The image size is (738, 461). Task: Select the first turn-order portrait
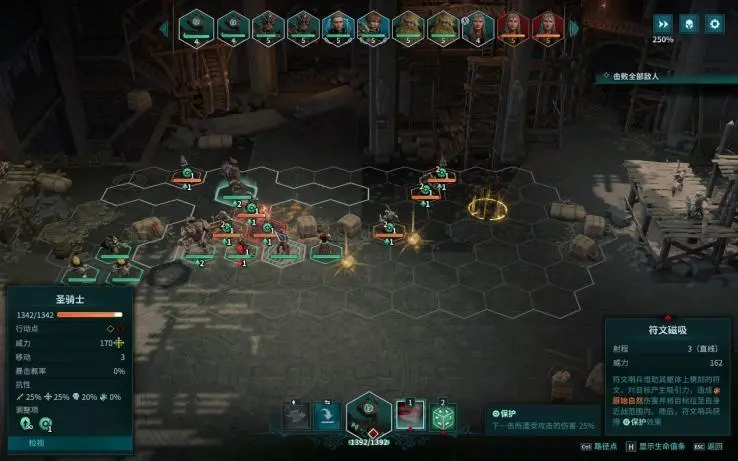[197, 27]
